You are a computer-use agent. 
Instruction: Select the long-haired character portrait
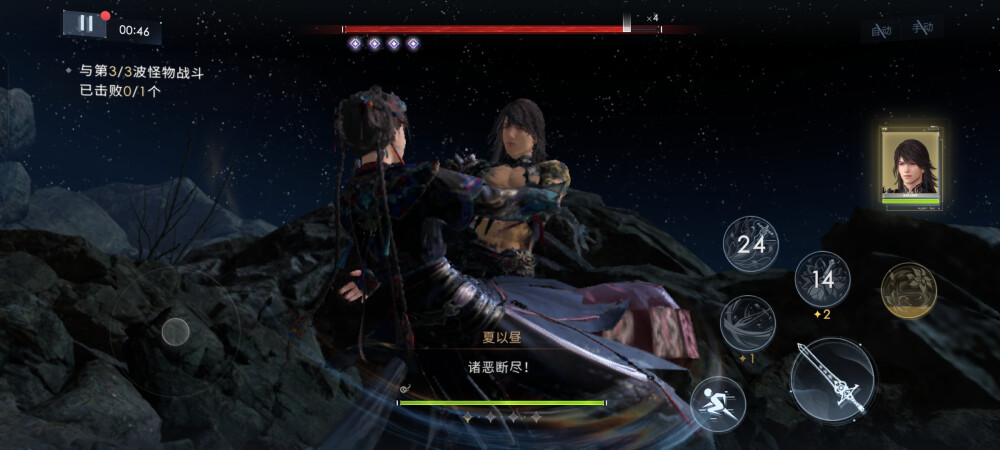[909, 165]
